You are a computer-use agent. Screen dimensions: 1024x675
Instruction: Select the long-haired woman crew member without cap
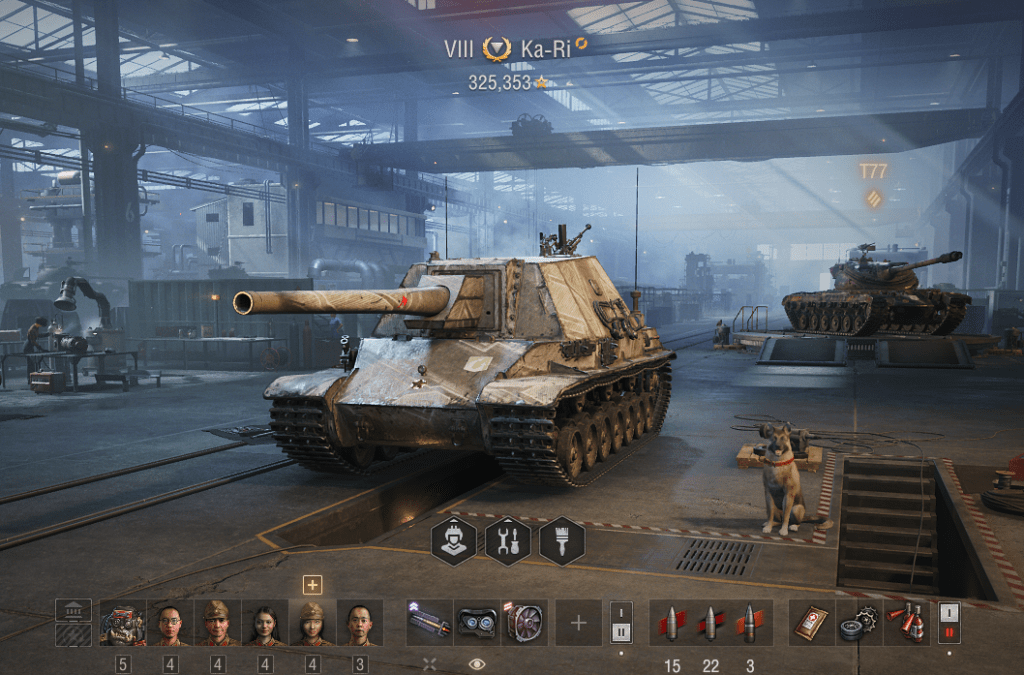point(266,623)
